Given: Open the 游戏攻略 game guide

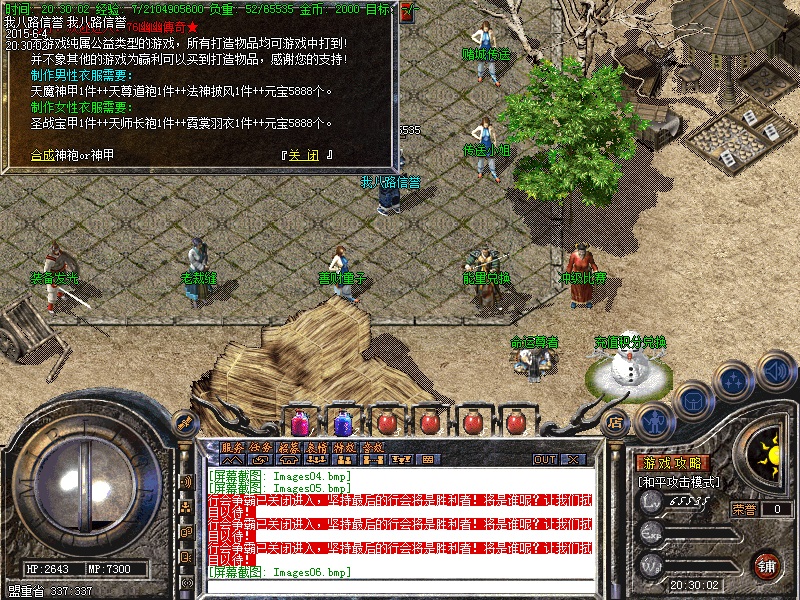Looking at the screenshot, I should click(x=672, y=463).
